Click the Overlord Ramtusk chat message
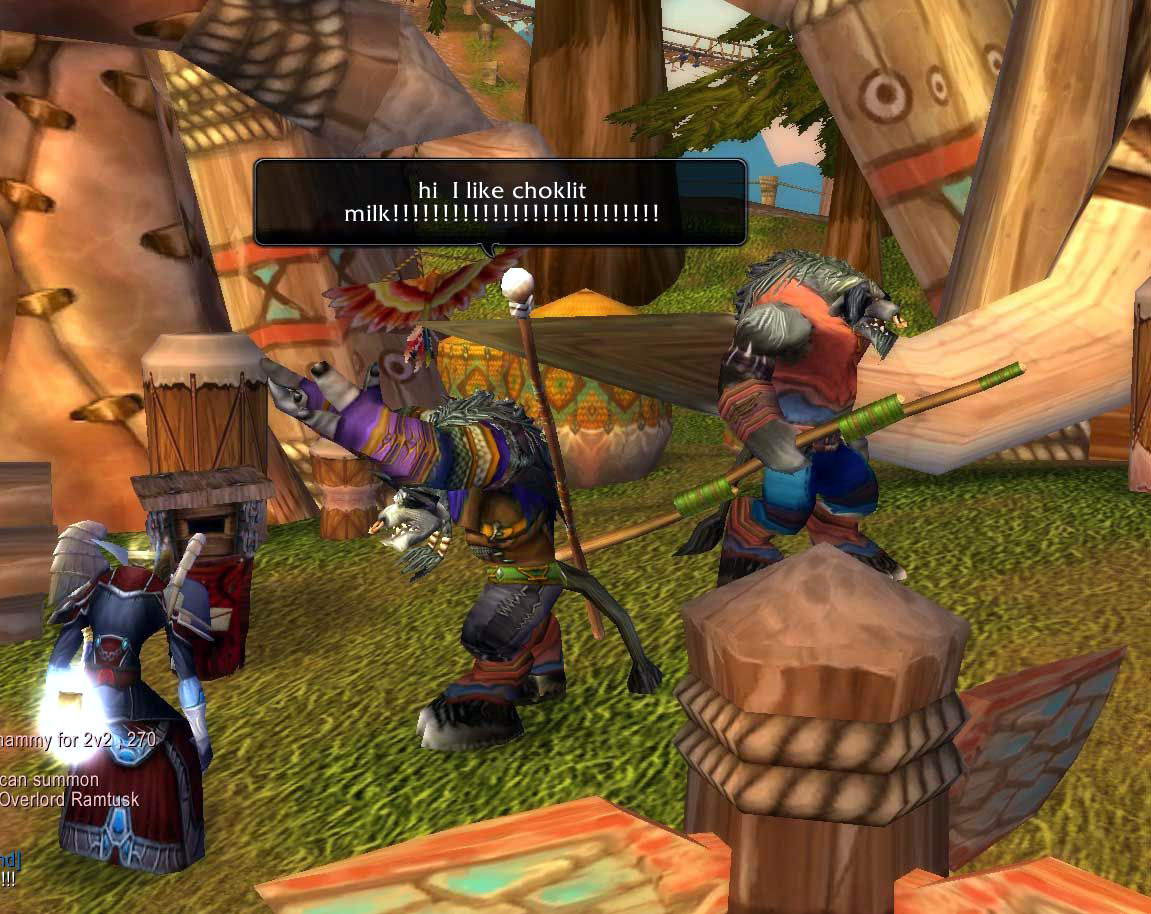The image size is (1151, 914). 68,799
